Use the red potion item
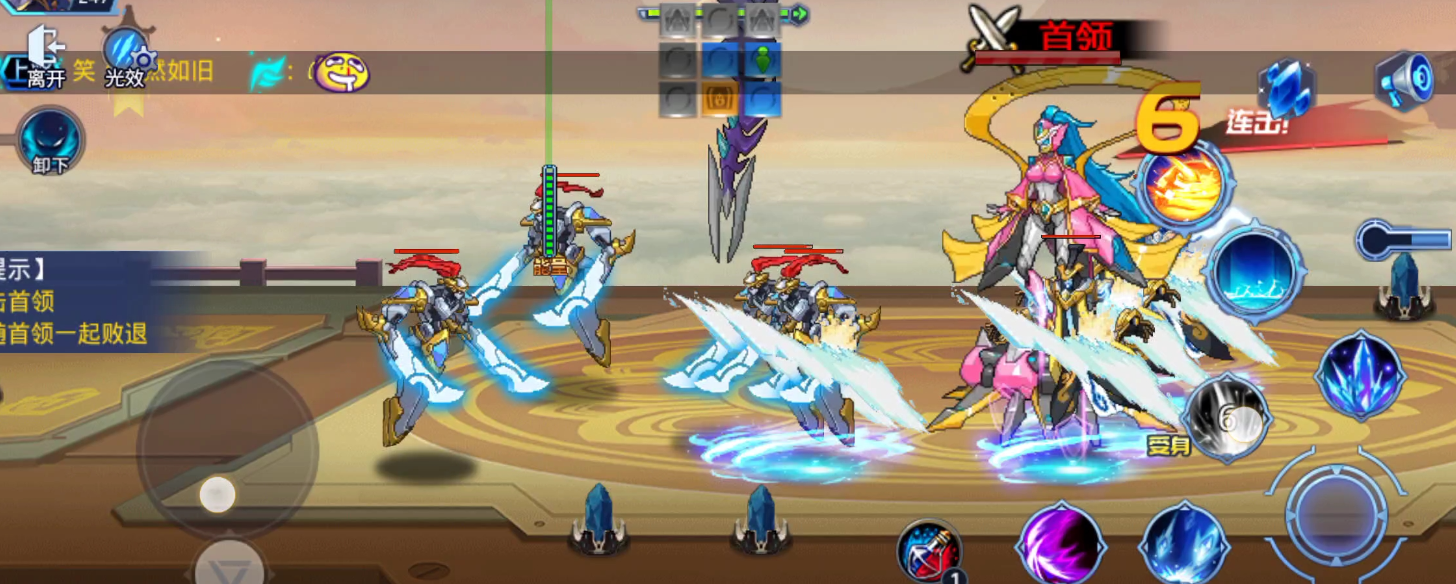 point(930,551)
